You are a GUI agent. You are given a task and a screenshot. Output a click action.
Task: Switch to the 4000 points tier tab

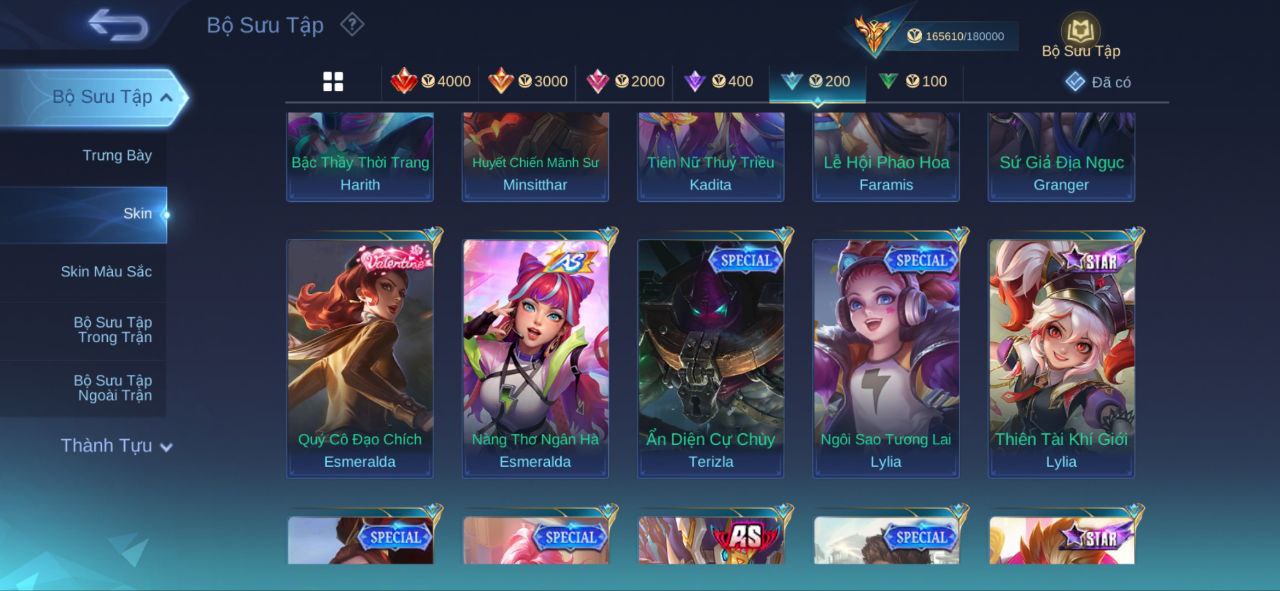[430, 82]
